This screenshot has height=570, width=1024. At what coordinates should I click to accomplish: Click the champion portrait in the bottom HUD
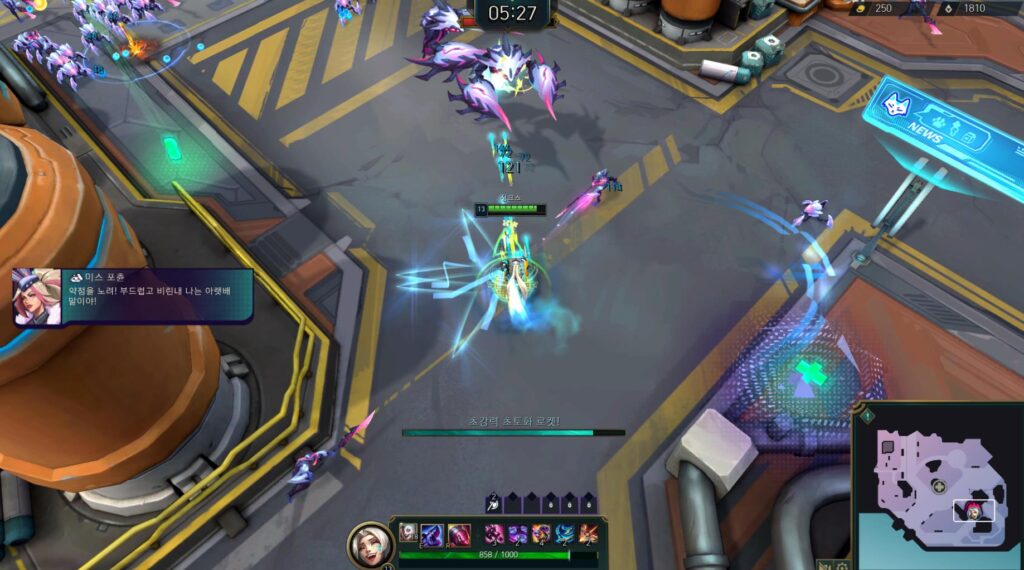(369, 544)
